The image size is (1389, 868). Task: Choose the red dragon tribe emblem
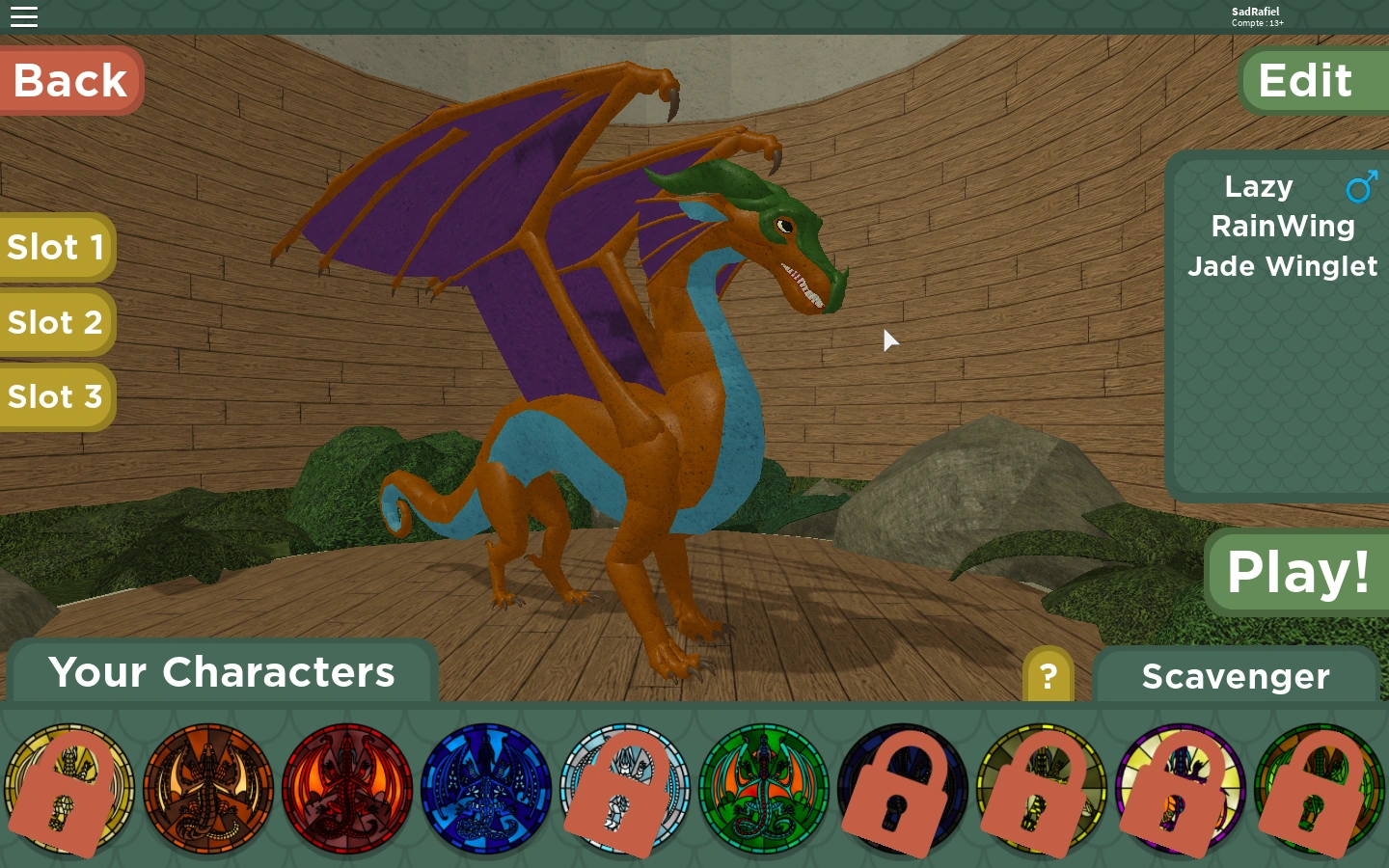pyautogui.click(x=347, y=789)
